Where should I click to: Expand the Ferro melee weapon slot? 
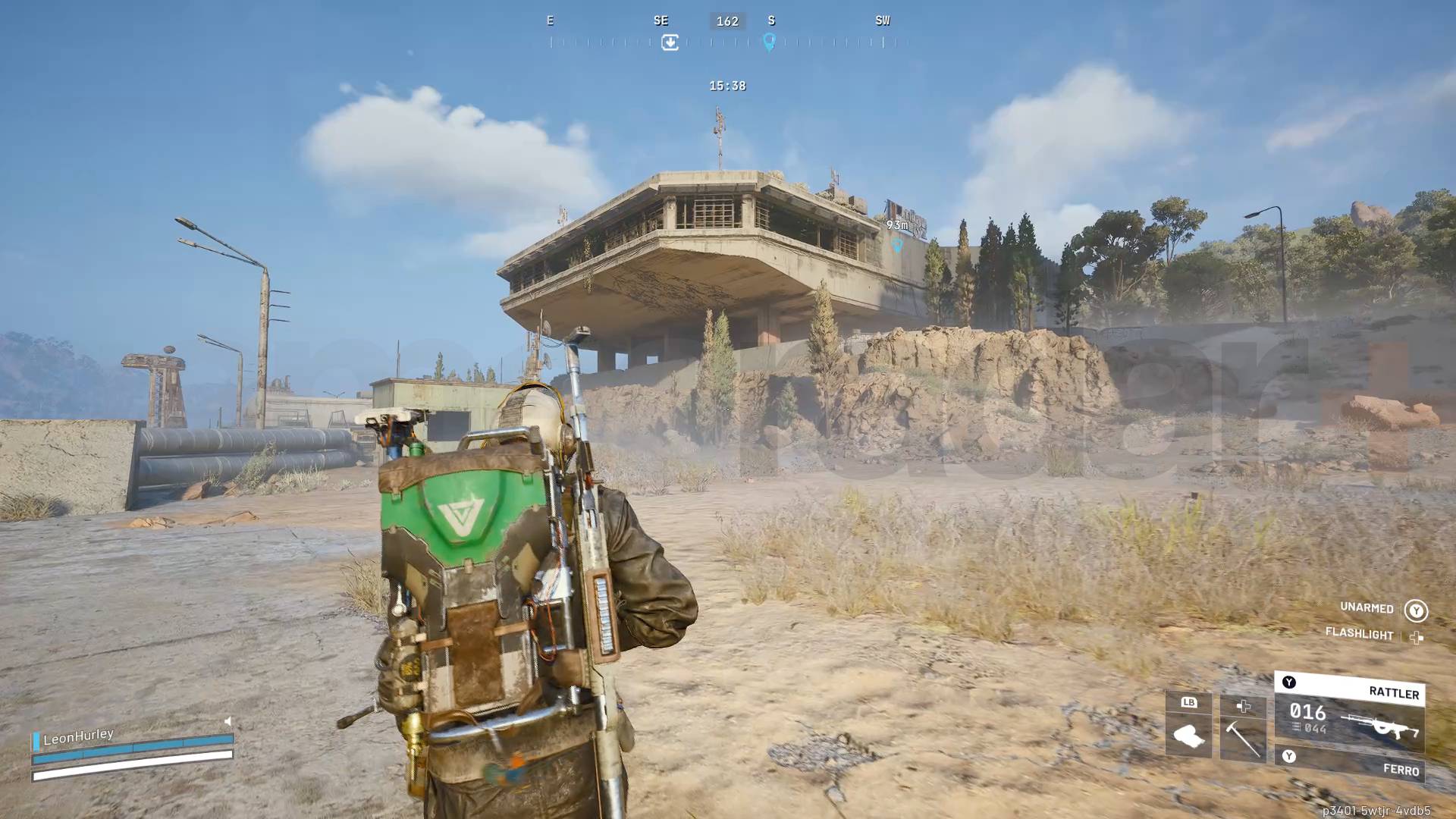point(1402,770)
